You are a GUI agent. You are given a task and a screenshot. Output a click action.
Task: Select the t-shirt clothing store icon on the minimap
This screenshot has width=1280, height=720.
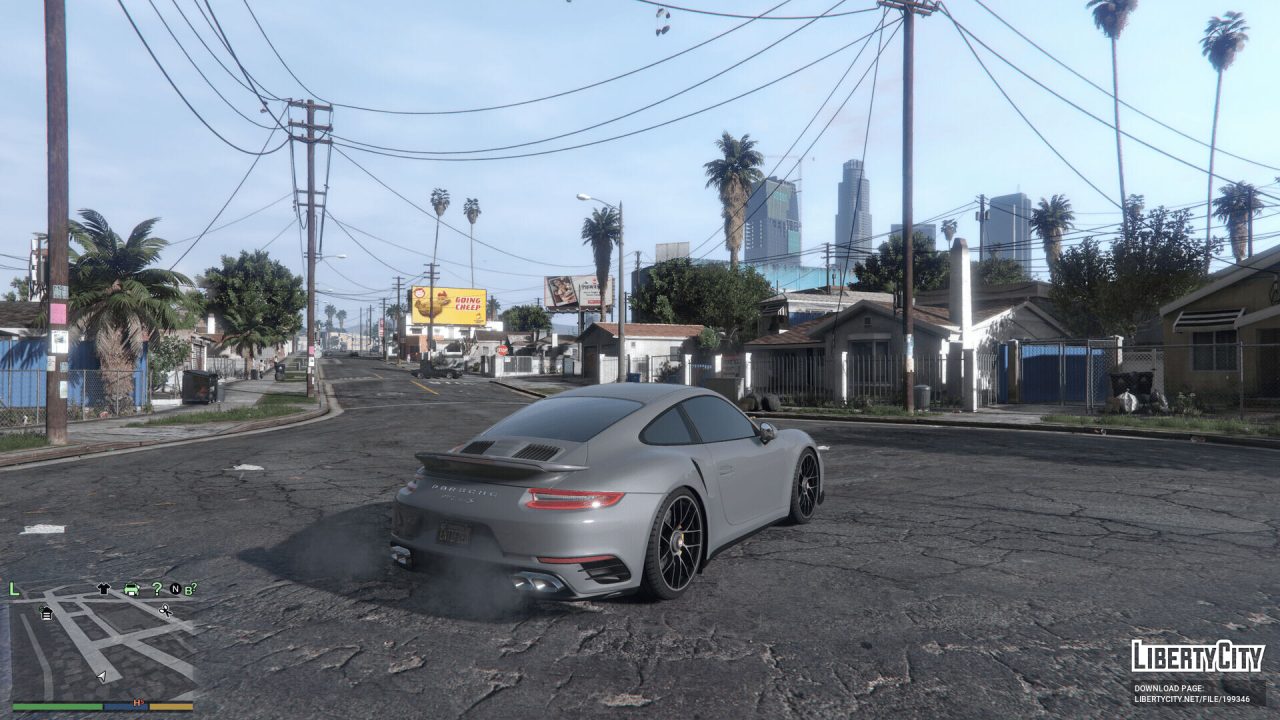tap(104, 589)
